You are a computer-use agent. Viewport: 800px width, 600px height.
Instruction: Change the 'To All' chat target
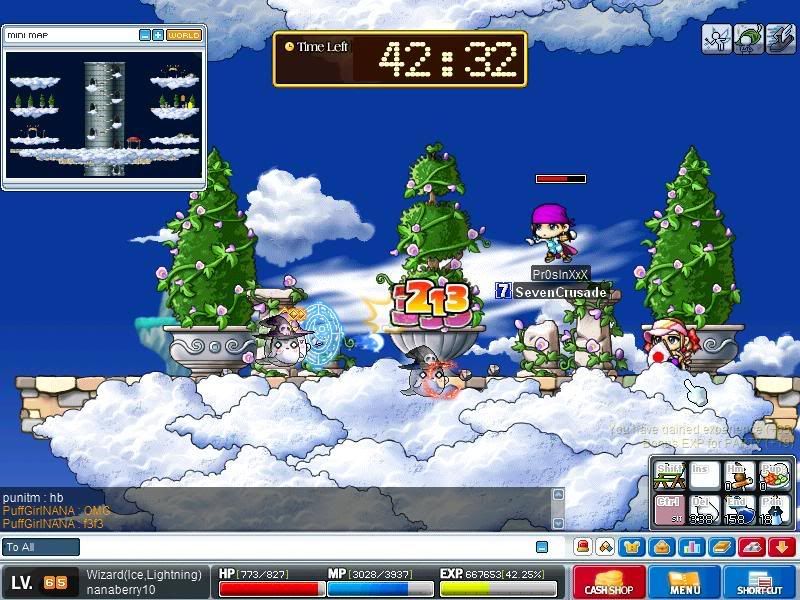(41, 547)
